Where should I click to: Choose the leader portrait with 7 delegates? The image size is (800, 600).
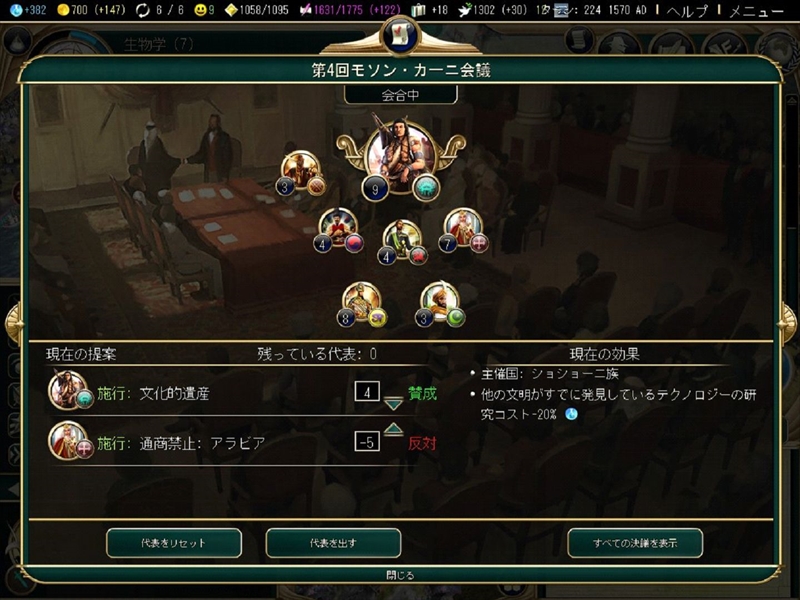click(463, 227)
